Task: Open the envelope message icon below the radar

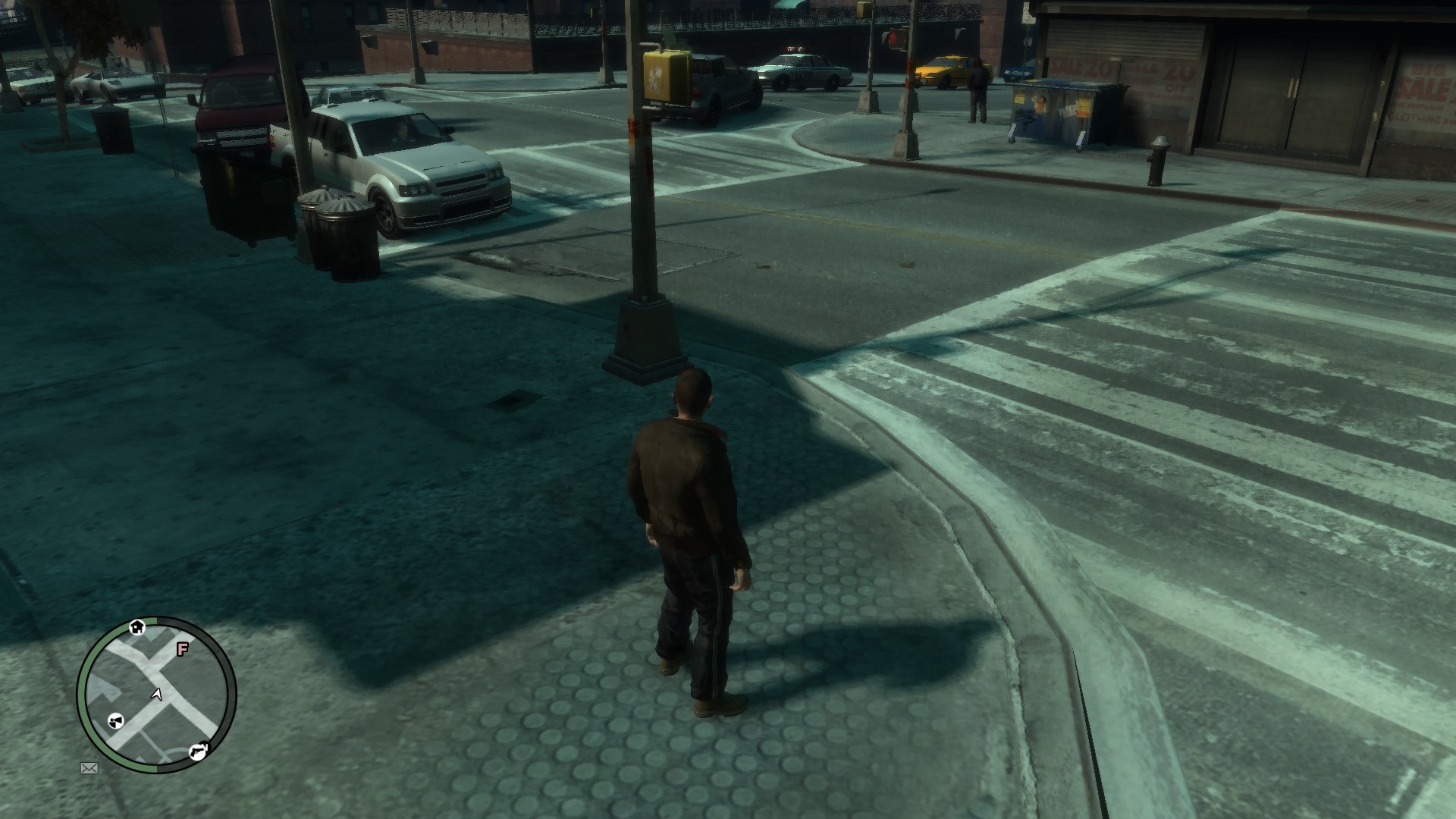Action: pos(90,768)
